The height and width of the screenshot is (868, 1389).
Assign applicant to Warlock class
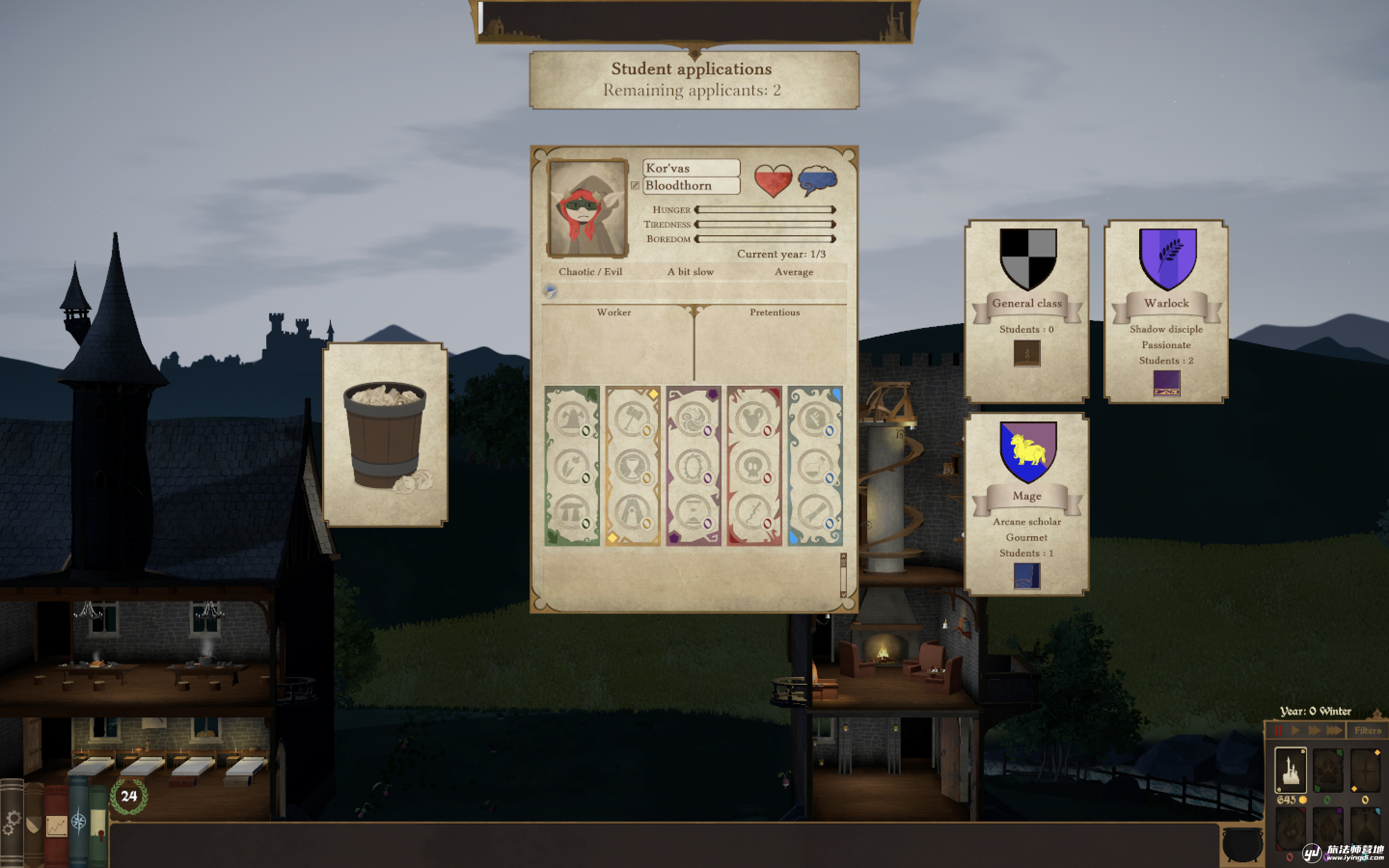tap(1166, 311)
